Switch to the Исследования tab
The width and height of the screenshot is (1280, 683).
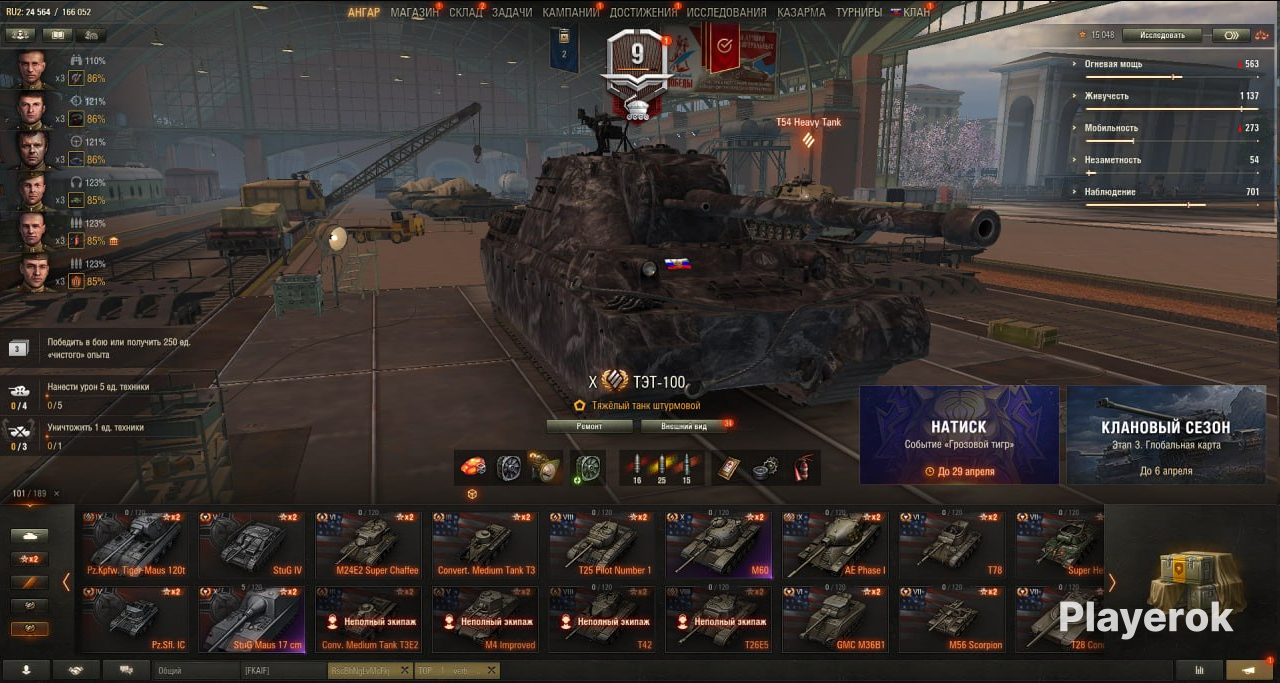(x=726, y=12)
